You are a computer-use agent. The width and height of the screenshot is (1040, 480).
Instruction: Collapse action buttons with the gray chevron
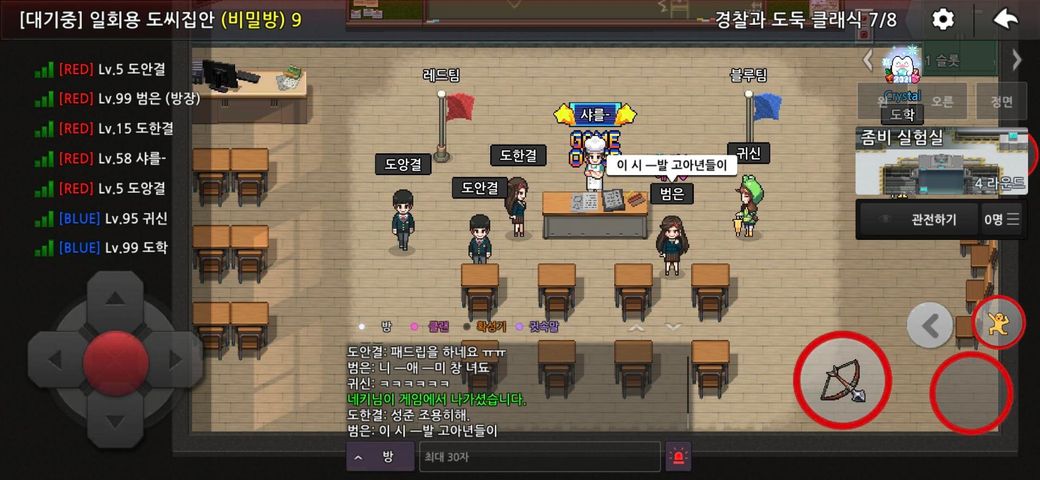pyautogui.click(x=930, y=325)
